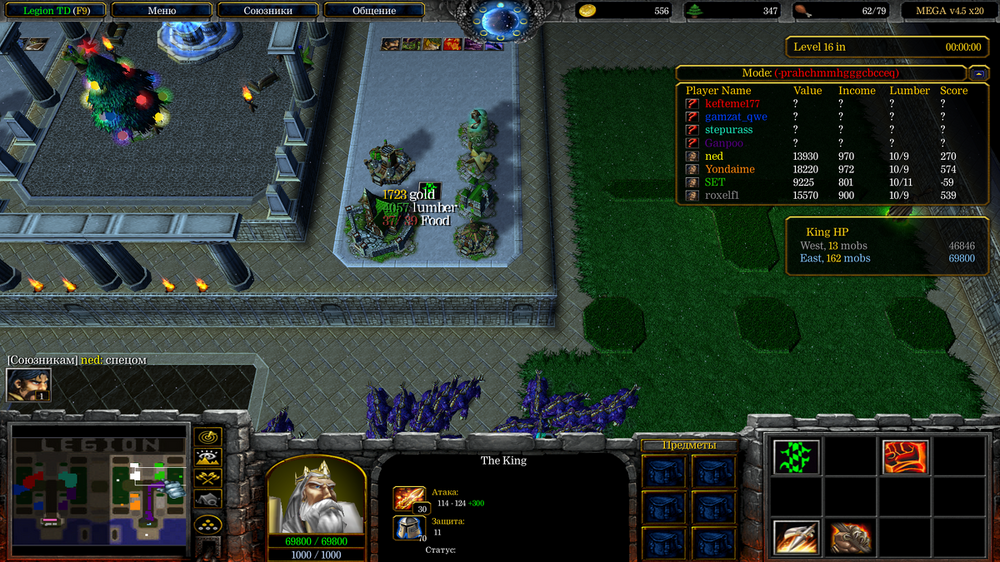Collapse the scoreboard with the arrow button
Screen dimensions: 1000x562
pos(977,73)
